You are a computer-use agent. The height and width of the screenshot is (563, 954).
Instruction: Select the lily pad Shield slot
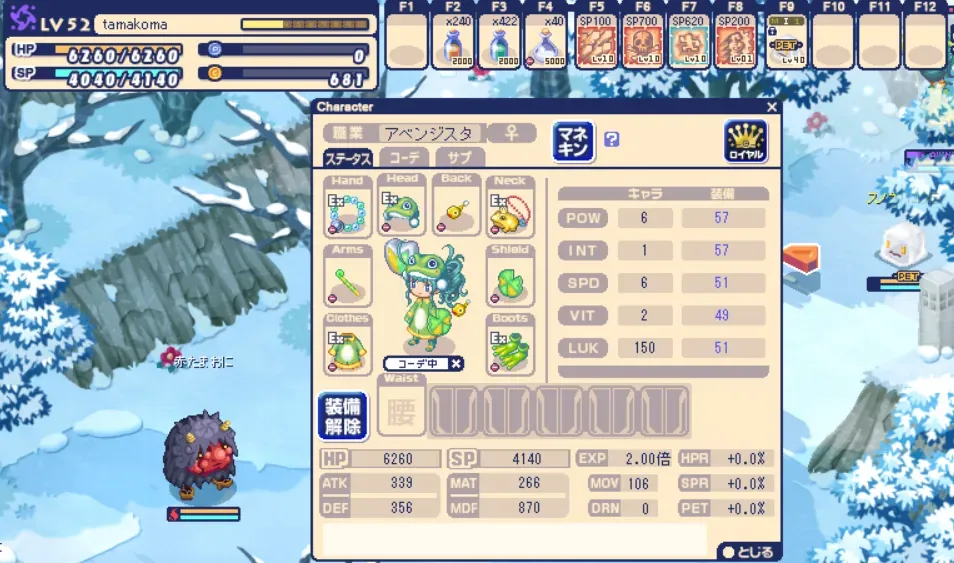(x=510, y=277)
